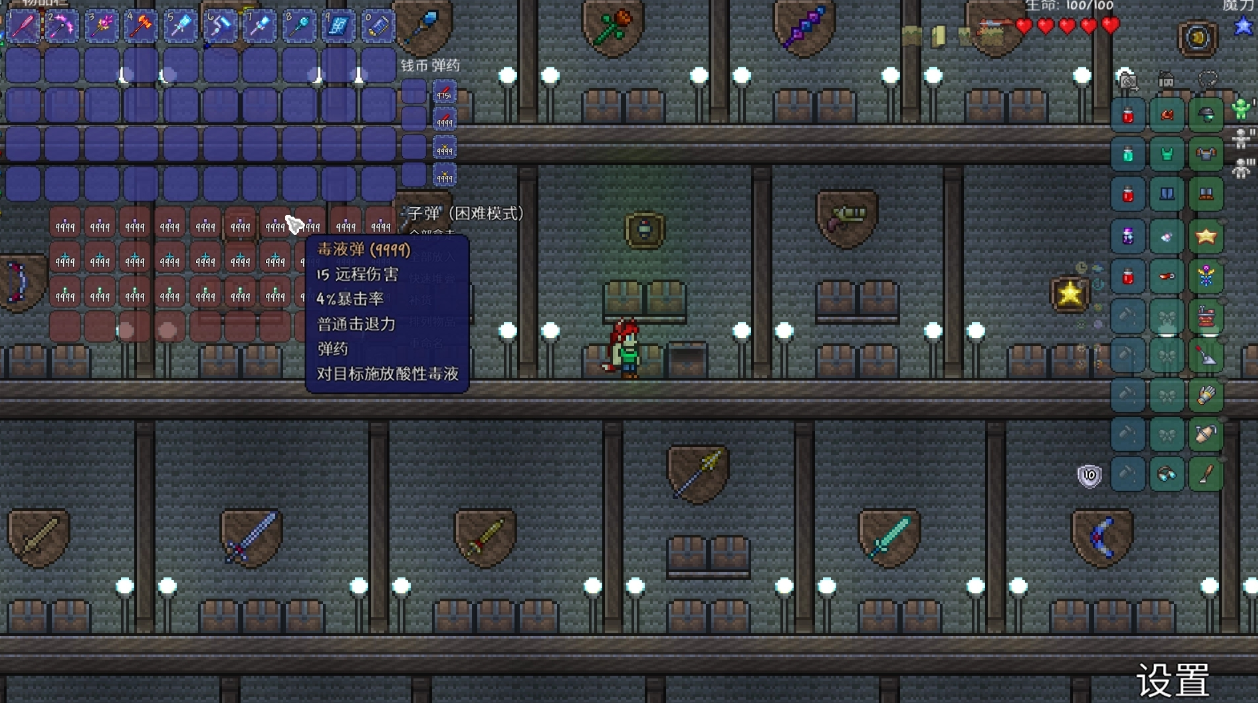Click the star accessory slot

(1207, 236)
